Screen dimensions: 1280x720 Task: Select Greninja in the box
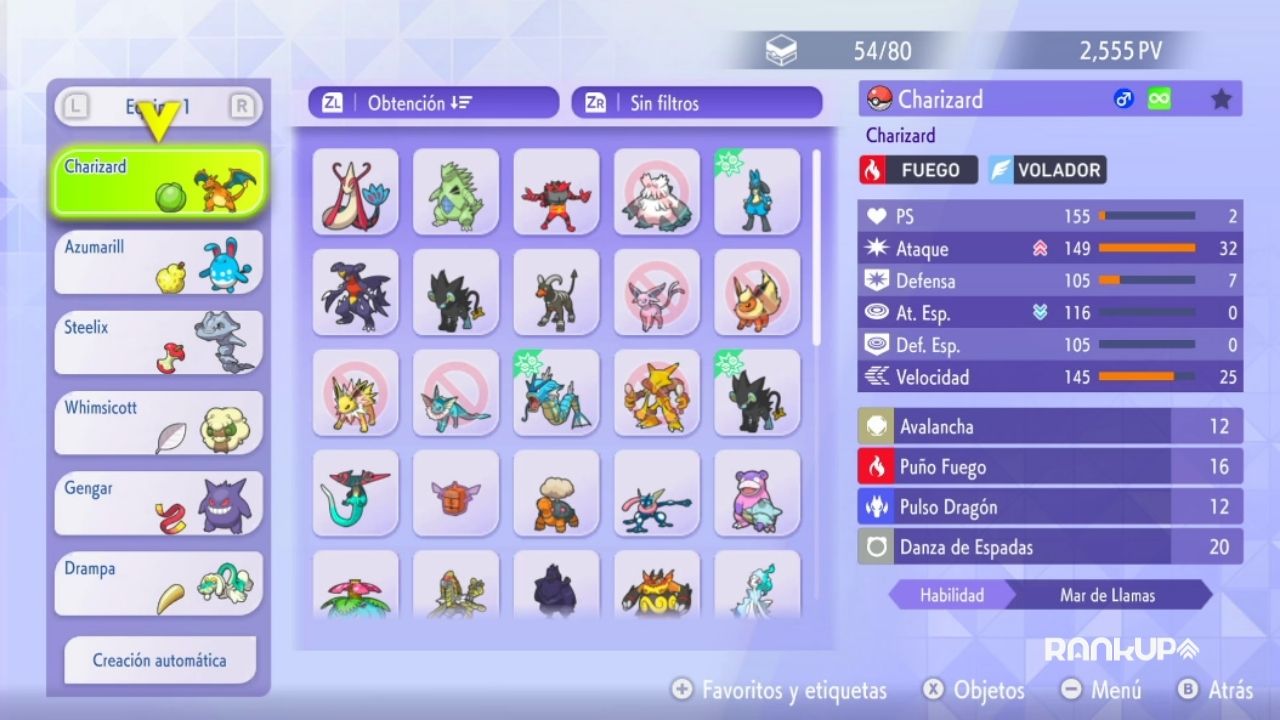click(657, 492)
